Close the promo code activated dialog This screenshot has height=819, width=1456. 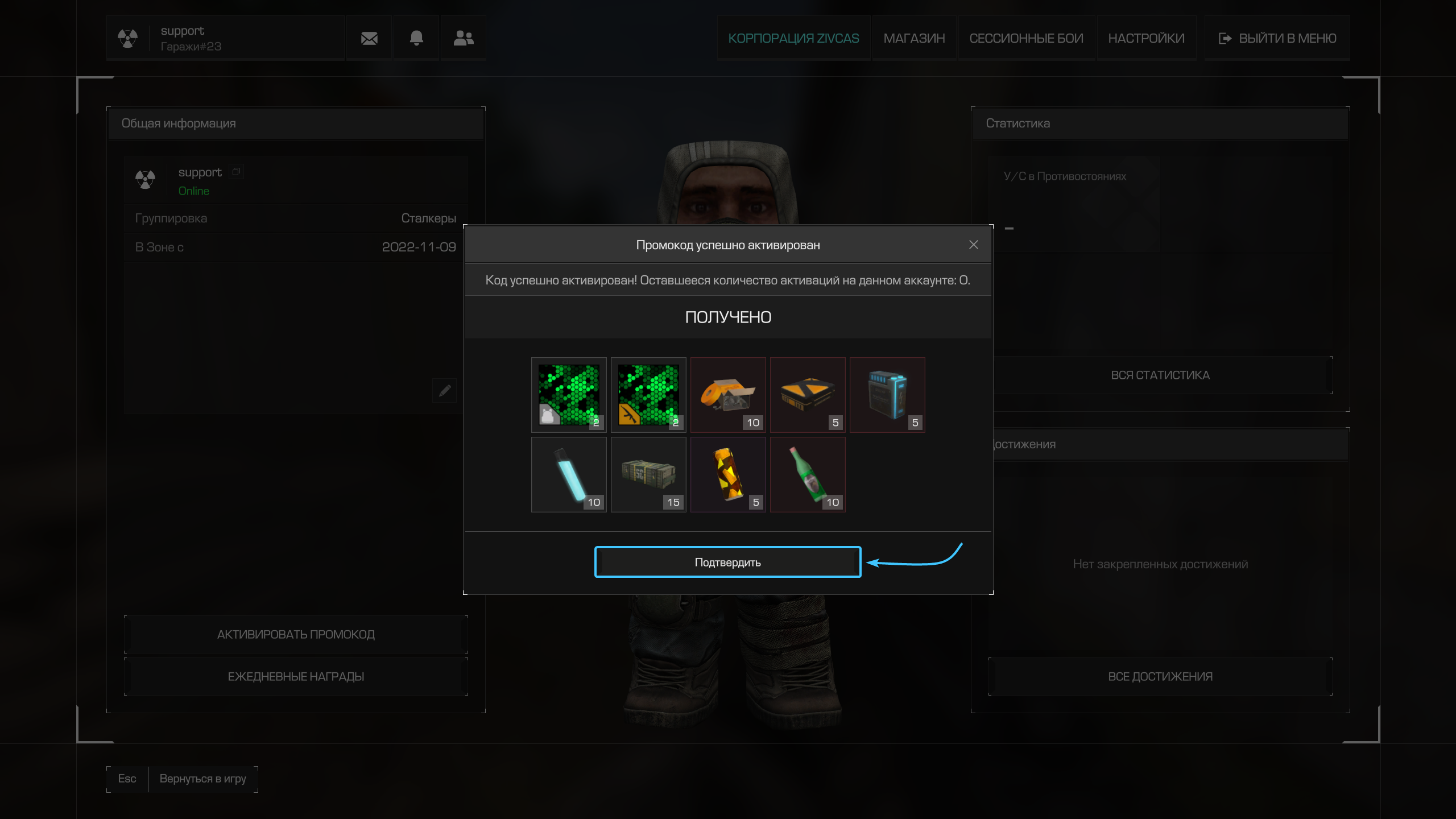[x=973, y=245]
